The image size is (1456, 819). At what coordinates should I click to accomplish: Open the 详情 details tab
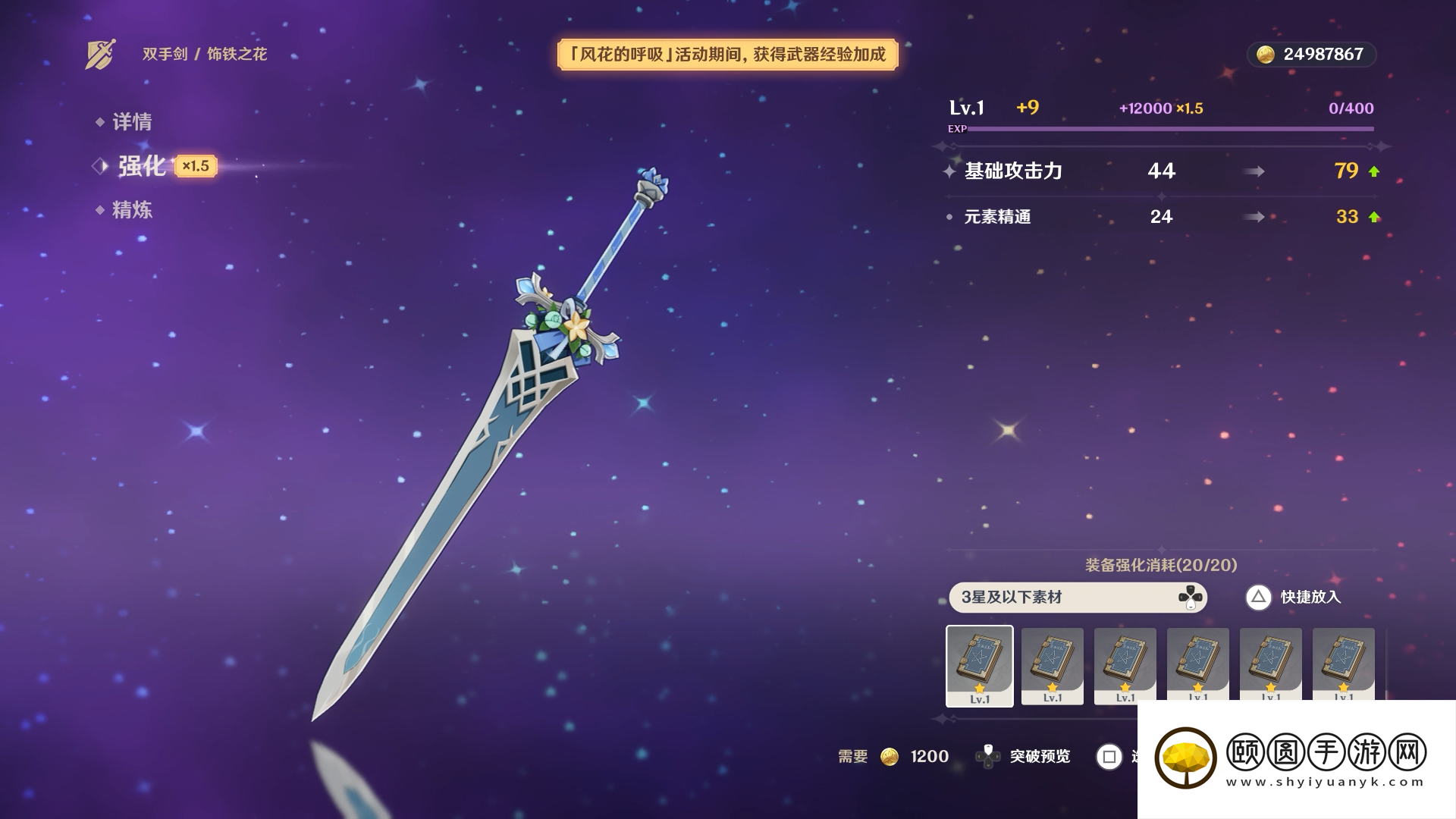coord(132,122)
